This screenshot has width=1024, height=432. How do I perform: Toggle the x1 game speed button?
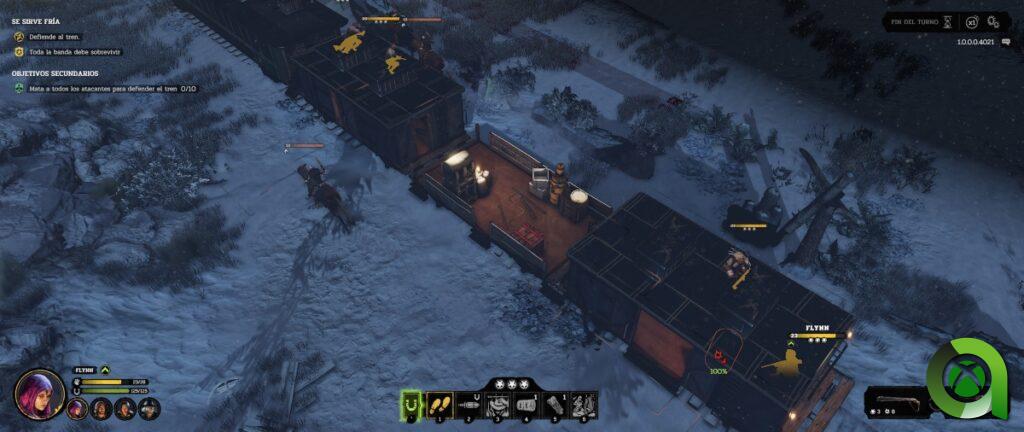(972, 21)
